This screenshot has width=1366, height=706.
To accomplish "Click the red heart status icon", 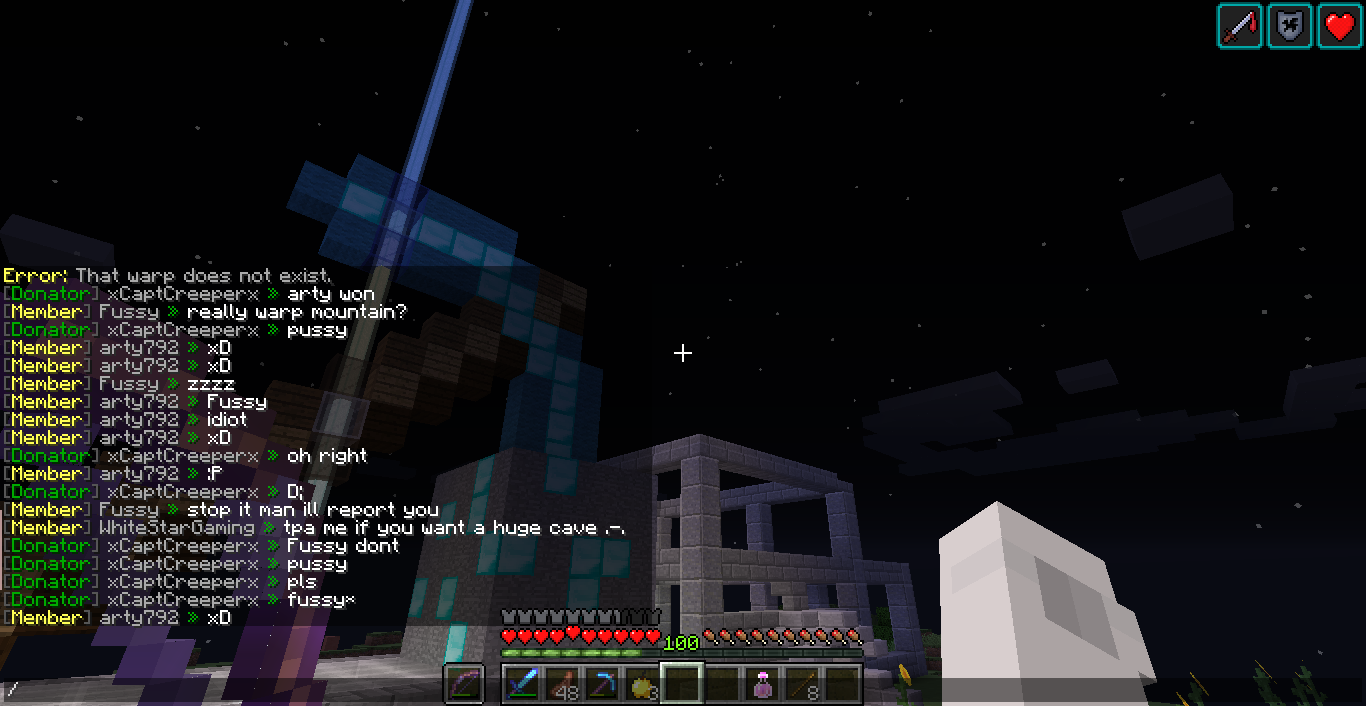I will coord(1339,26).
